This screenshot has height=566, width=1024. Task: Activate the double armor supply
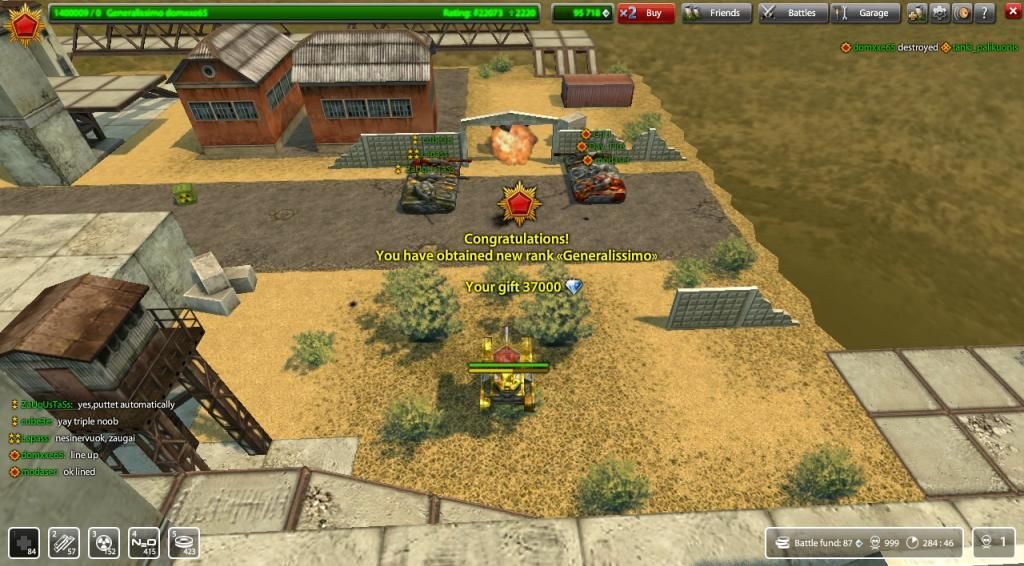pyautogui.click(x=64, y=542)
